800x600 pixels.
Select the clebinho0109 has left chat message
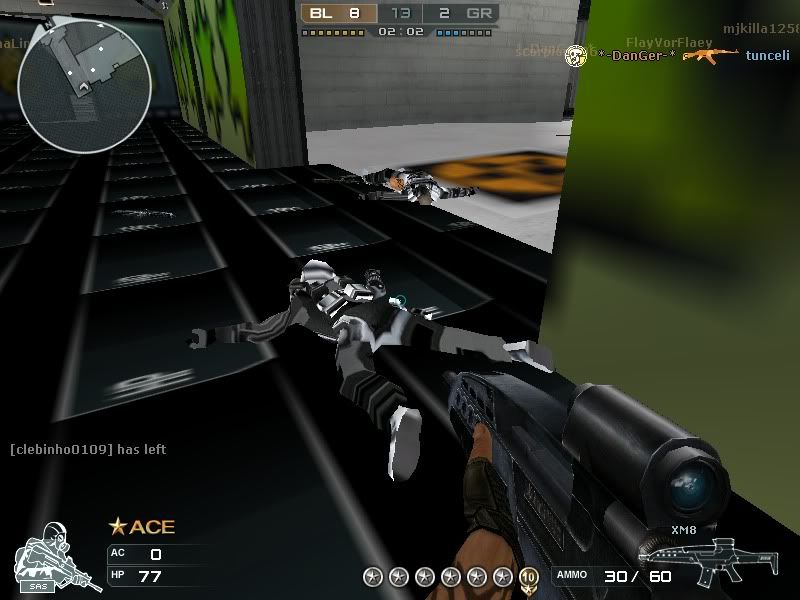88,450
